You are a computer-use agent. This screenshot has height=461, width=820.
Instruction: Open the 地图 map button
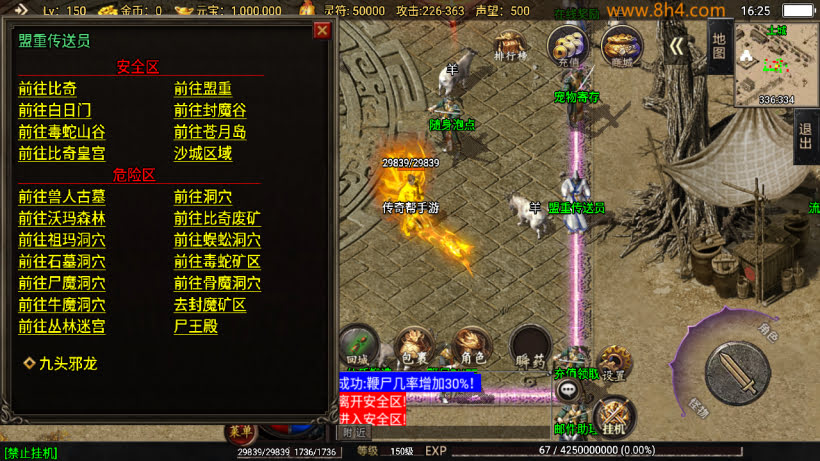pyautogui.click(x=719, y=46)
